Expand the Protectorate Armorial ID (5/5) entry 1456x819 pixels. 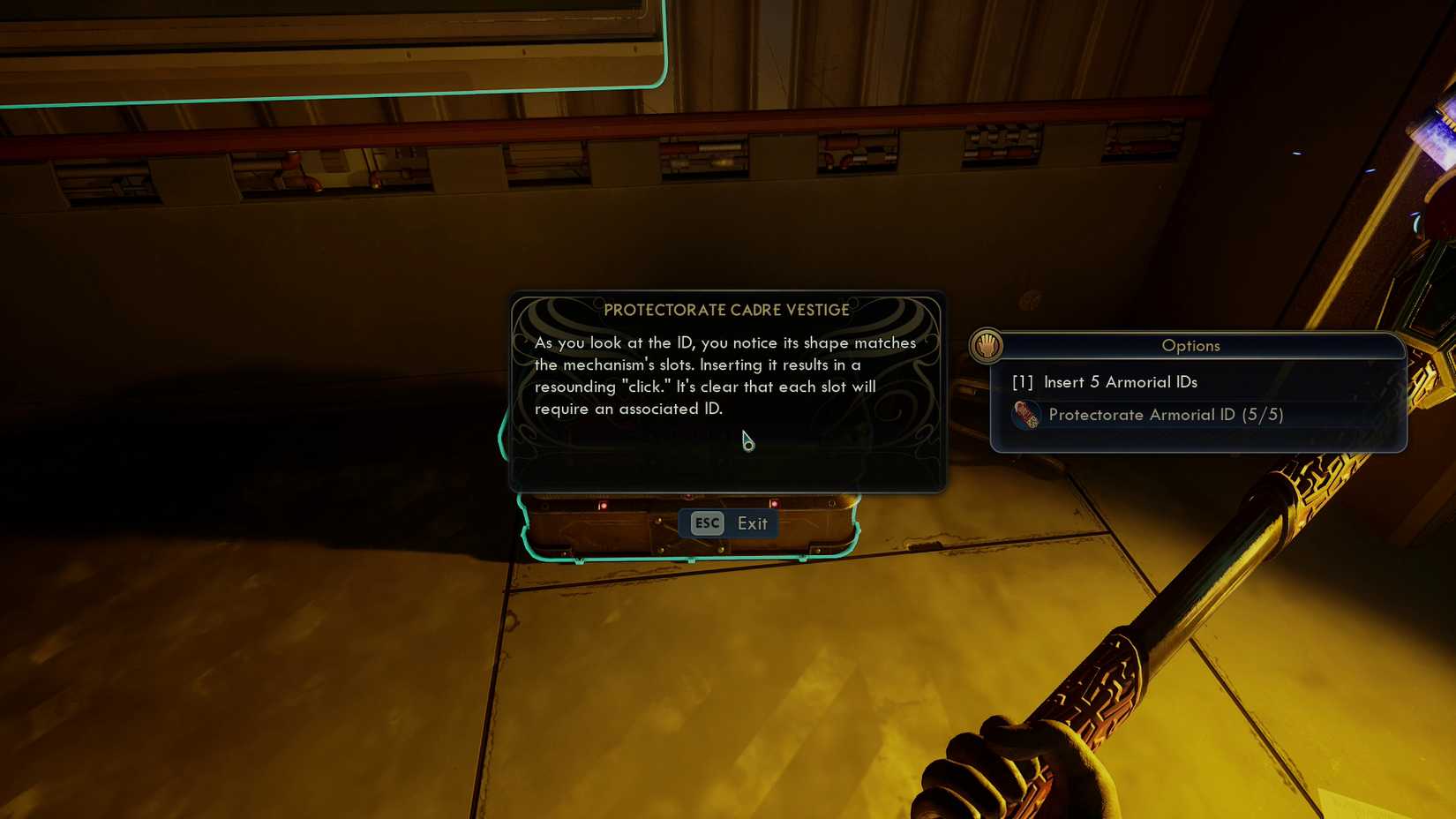tap(1165, 414)
